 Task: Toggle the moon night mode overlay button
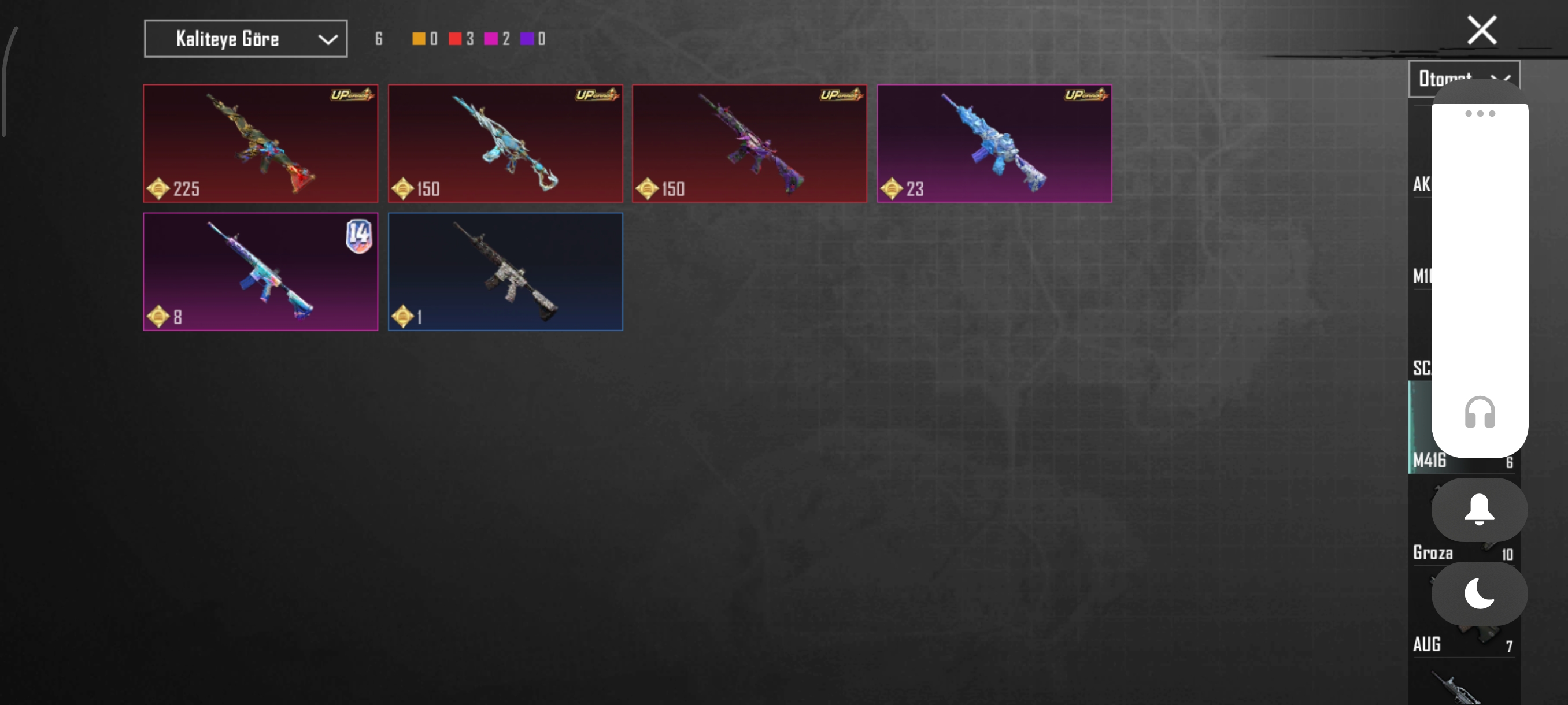point(1479,593)
